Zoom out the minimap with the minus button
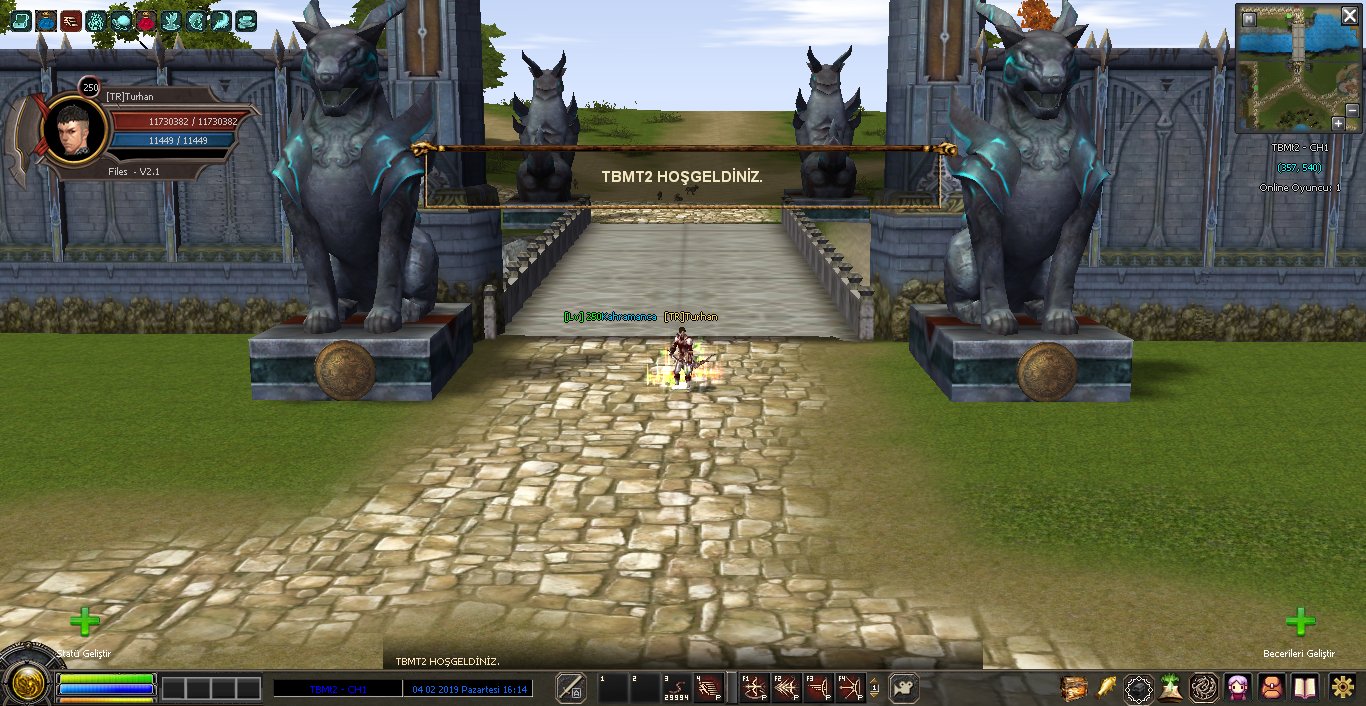 (1352, 110)
